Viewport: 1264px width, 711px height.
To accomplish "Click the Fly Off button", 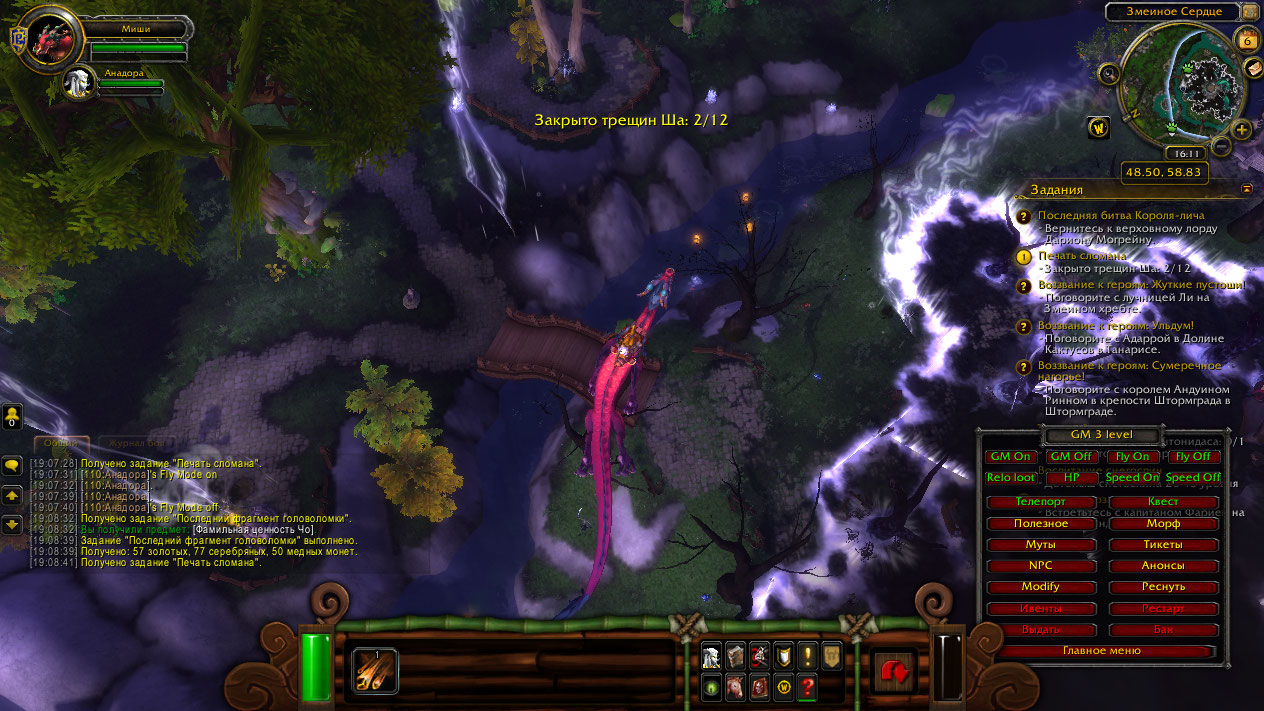I will [x=1192, y=456].
